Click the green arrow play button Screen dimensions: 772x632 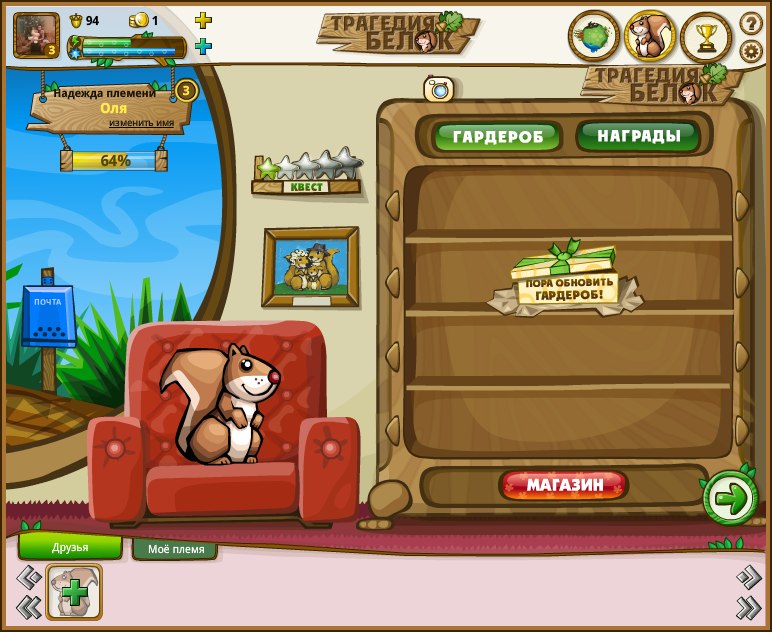click(x=730, y=498)
